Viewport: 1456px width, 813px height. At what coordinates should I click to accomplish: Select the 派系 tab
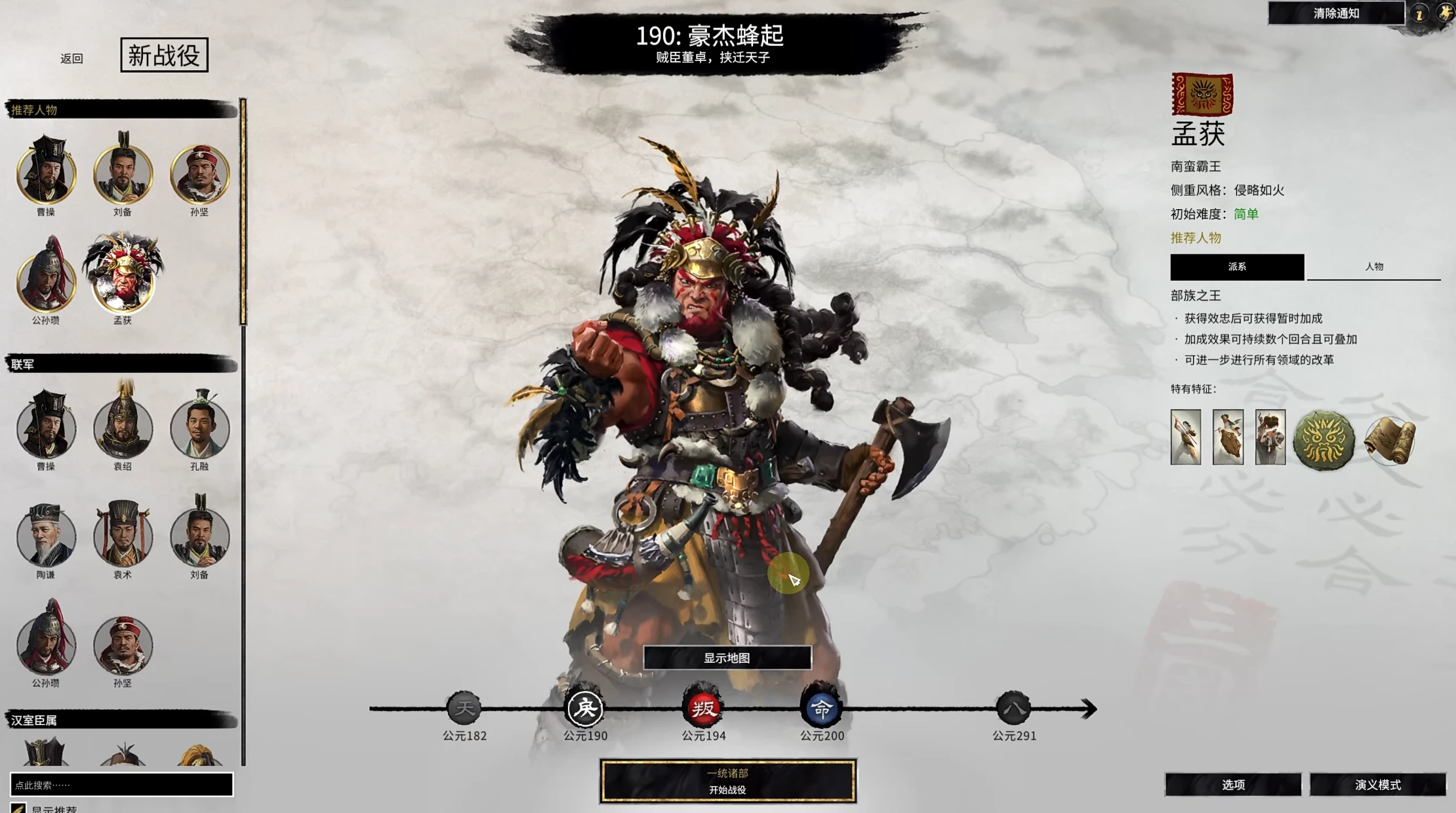[1238, 267]
